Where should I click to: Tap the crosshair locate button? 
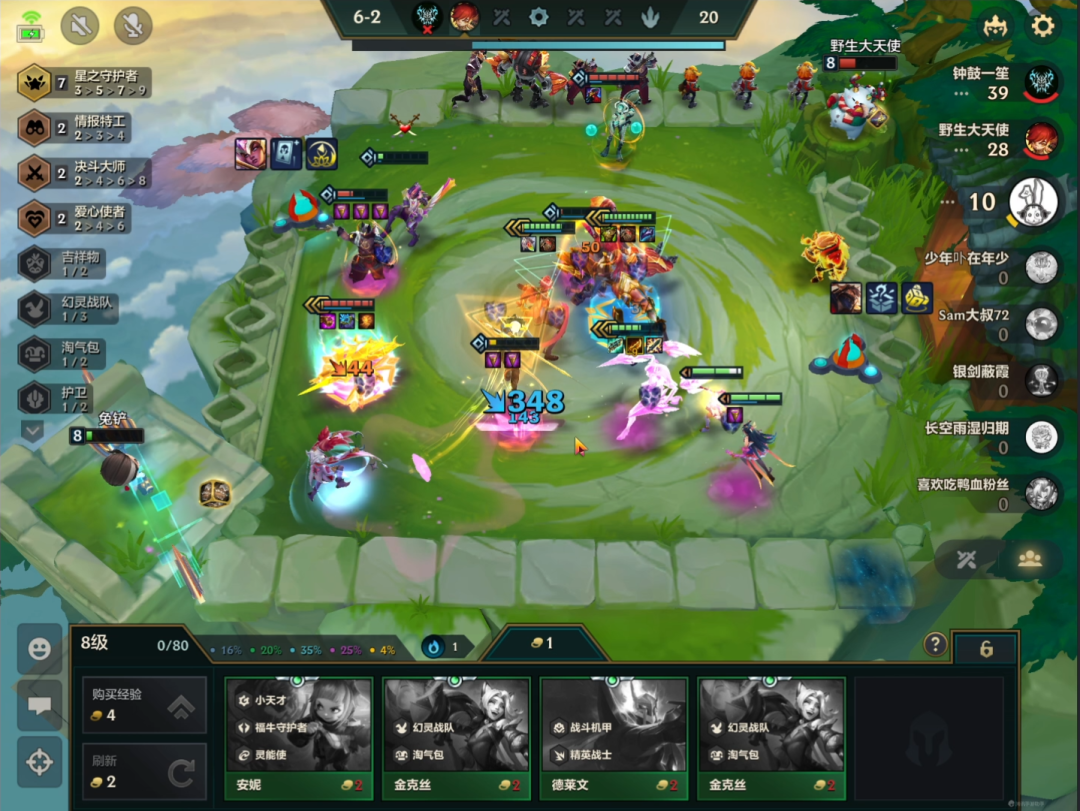[40, 762]
